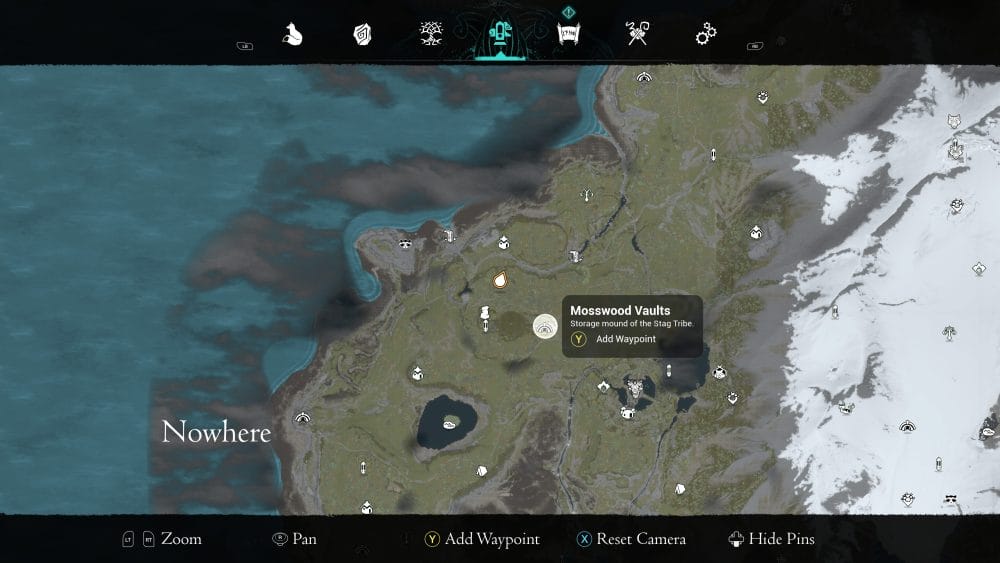Open the tree skill tab
Screen dimensions: 1000x563
tap(433, 35)
